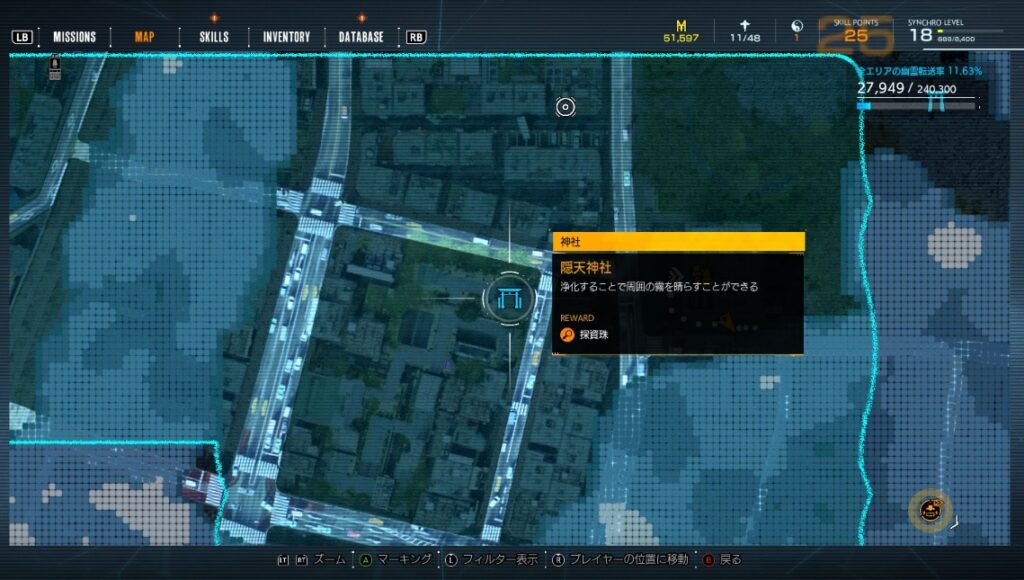Click the 探資珠 reward icon
1024x580 pixels.
(566, 334)
